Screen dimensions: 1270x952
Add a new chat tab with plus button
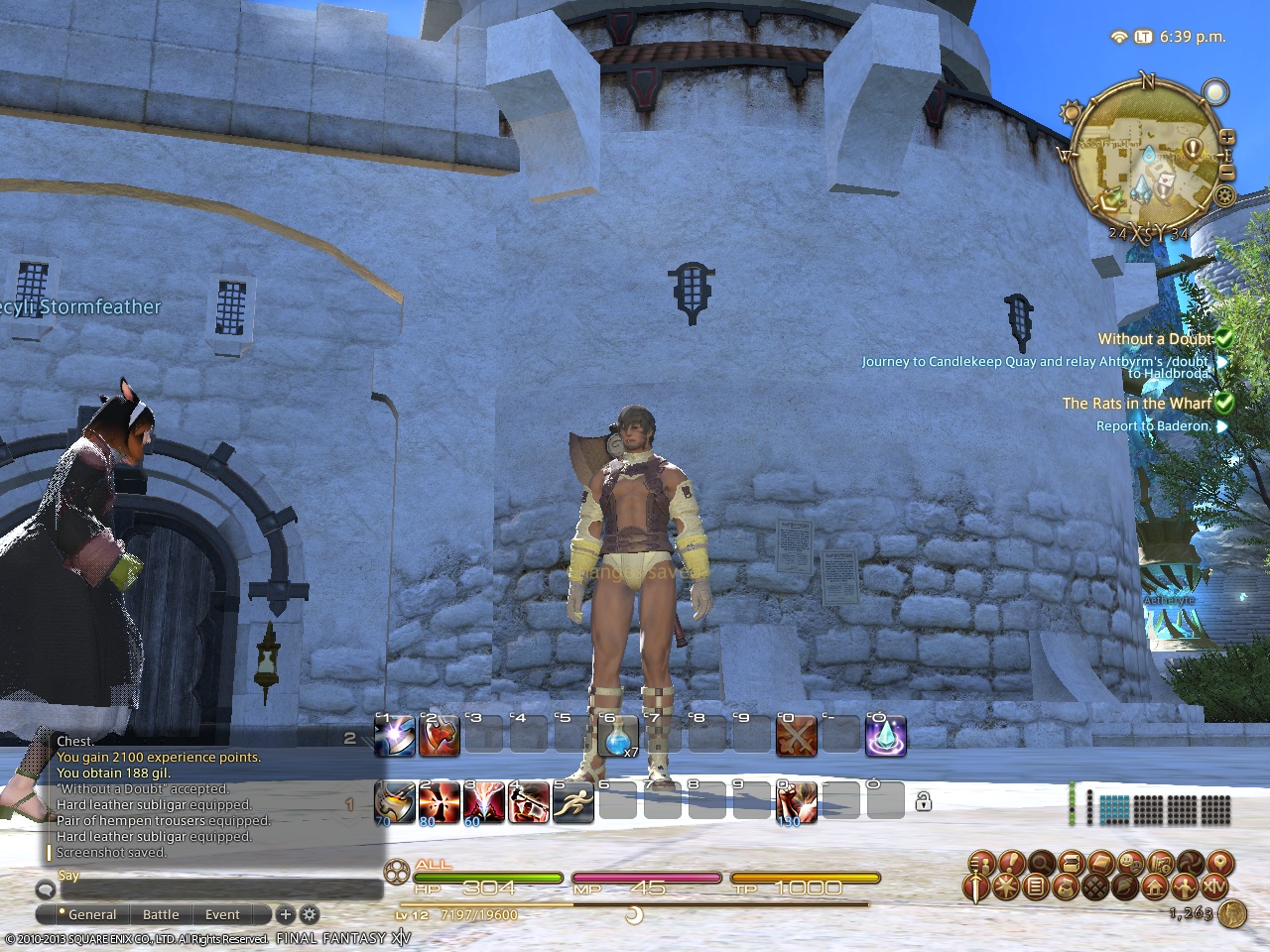(285, 914)
